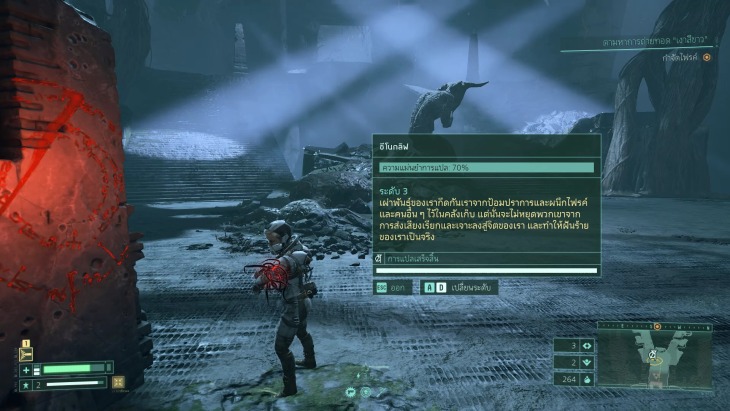Select the objective tracker at top right
This screenshot has width=730, height=411.
tap(641, 45)
